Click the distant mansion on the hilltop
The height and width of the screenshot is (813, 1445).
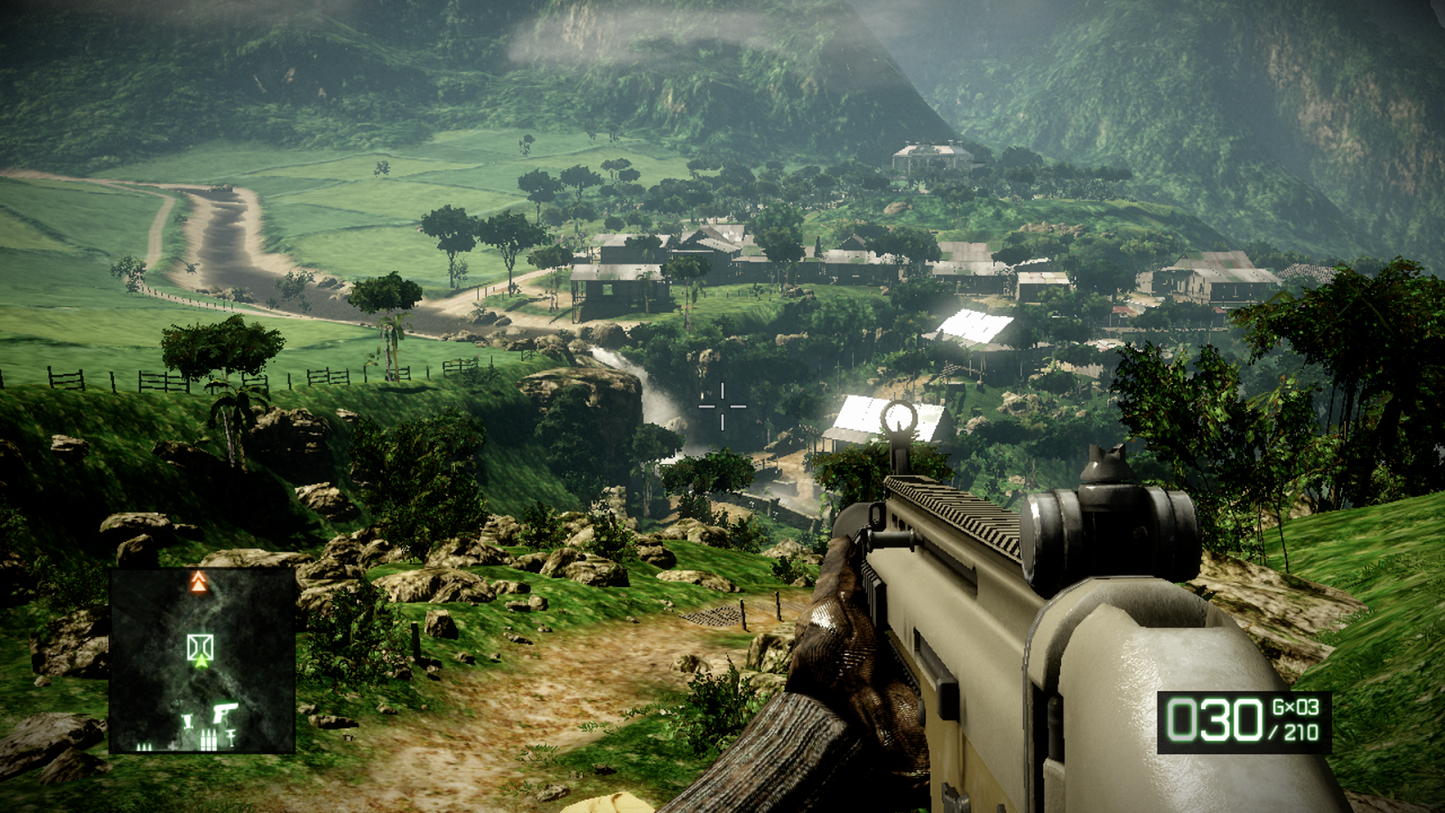(928, 157)
